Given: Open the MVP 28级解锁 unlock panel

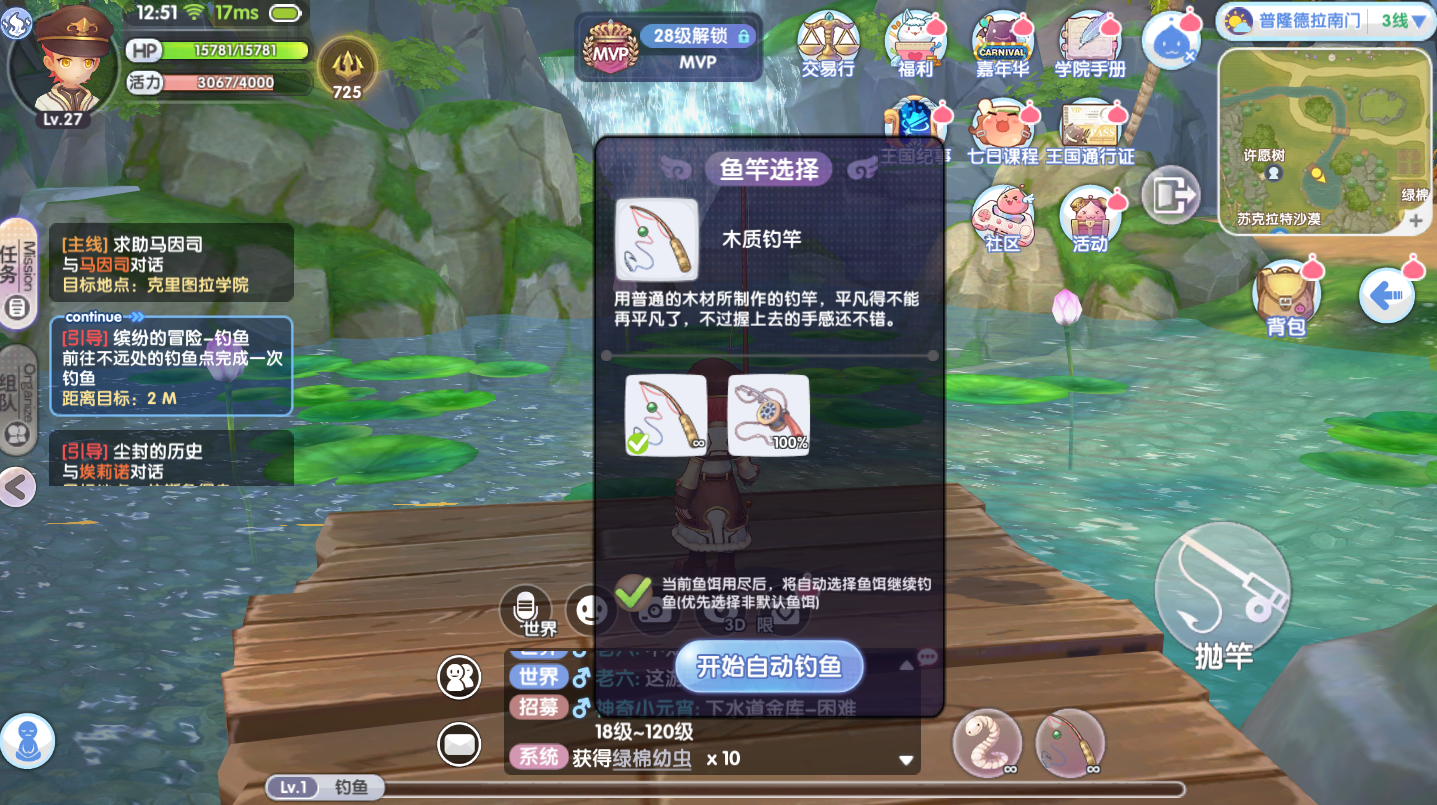Looking at the screenshot, I should click(x=668, y=45).
